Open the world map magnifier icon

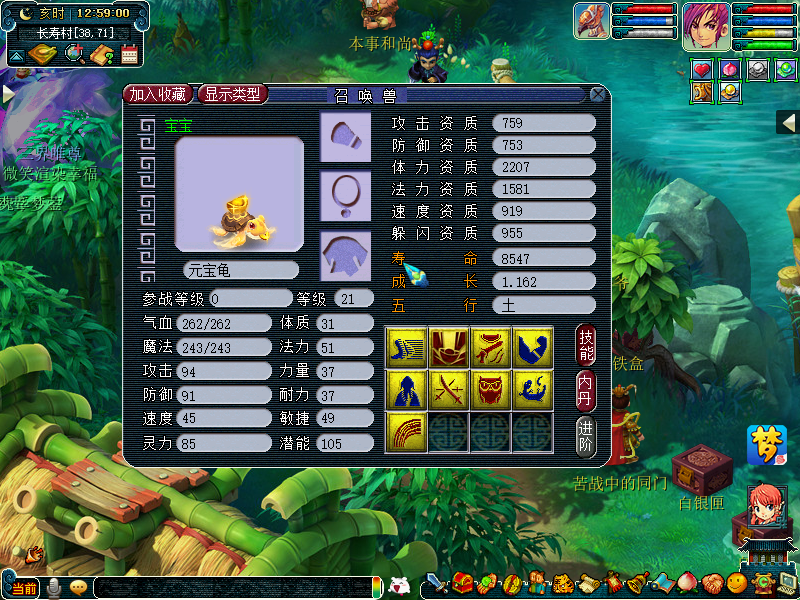[x=74, y=55]
